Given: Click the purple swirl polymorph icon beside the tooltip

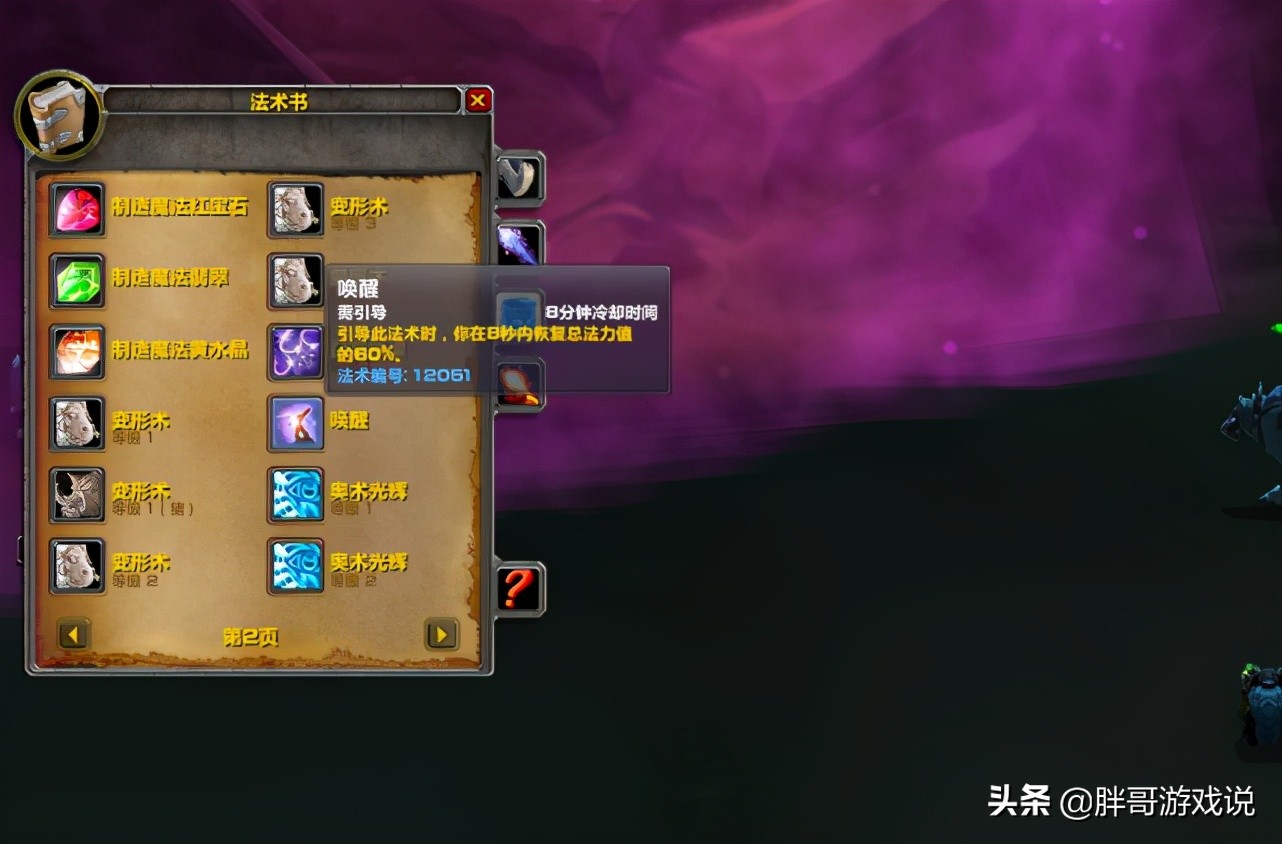Looking at the screenshot, I should point(295,350).
